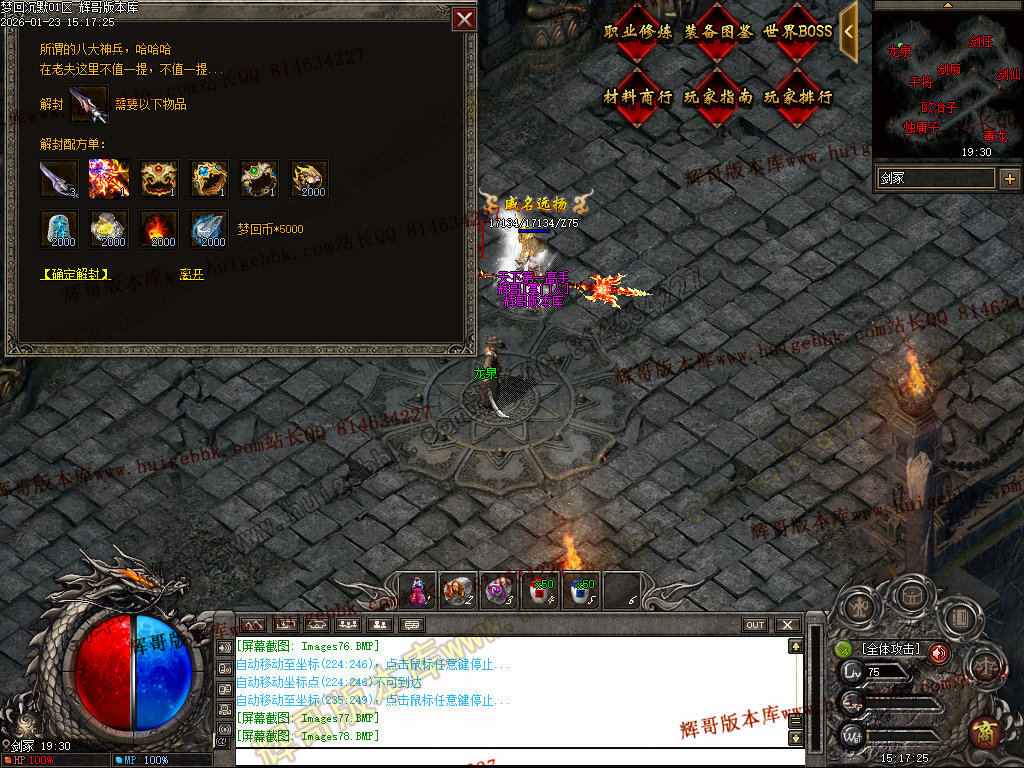Click the plus button beside the 剑冢 map name
This screenshot has width=1024, height=768.
[x=1010, y=179]
